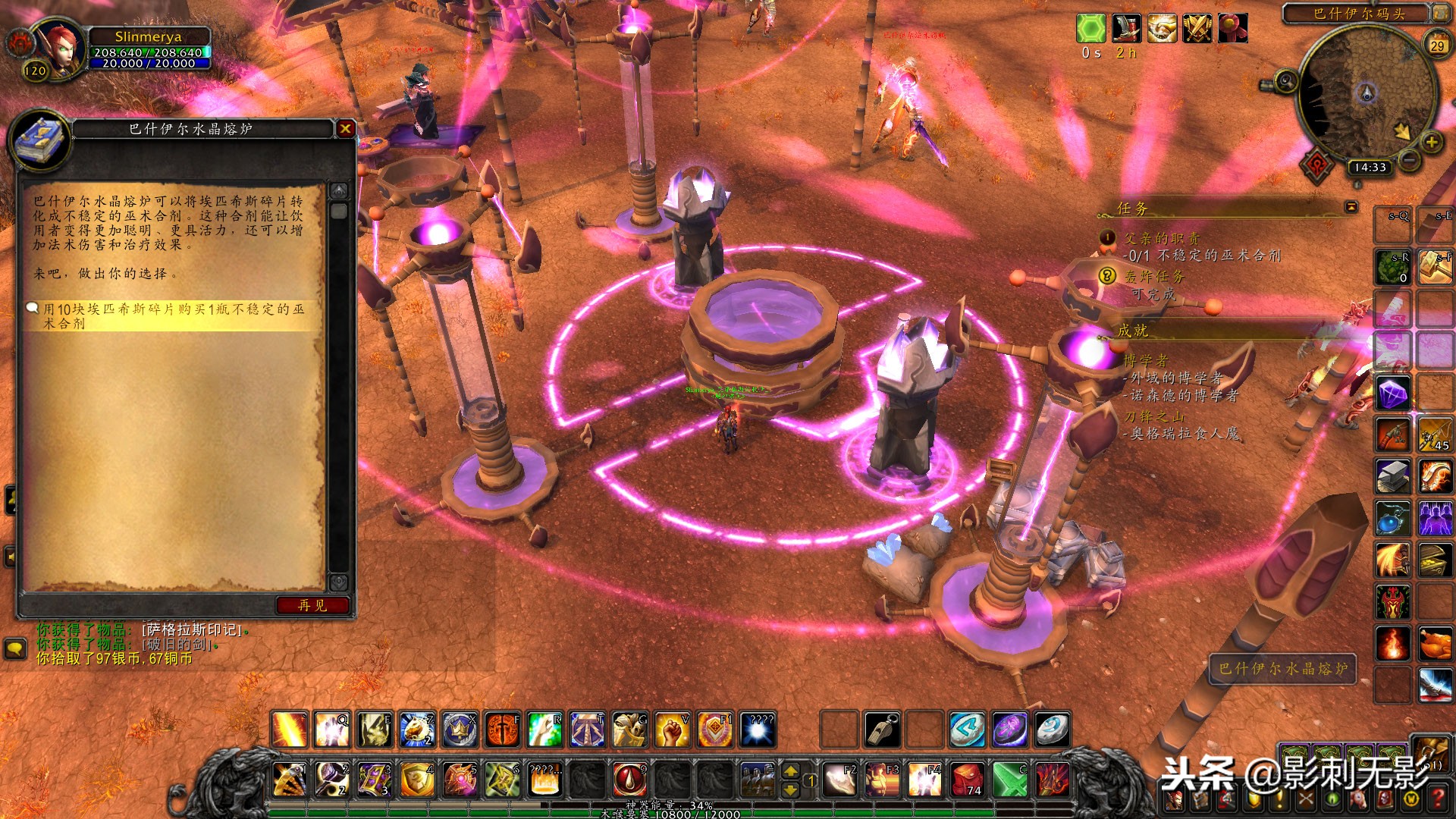The width and height of the screenshot is (1456, 819).
Task: Zoom in the minimap with plus button
Action: pyautogui.click(x=1431, y=142)
